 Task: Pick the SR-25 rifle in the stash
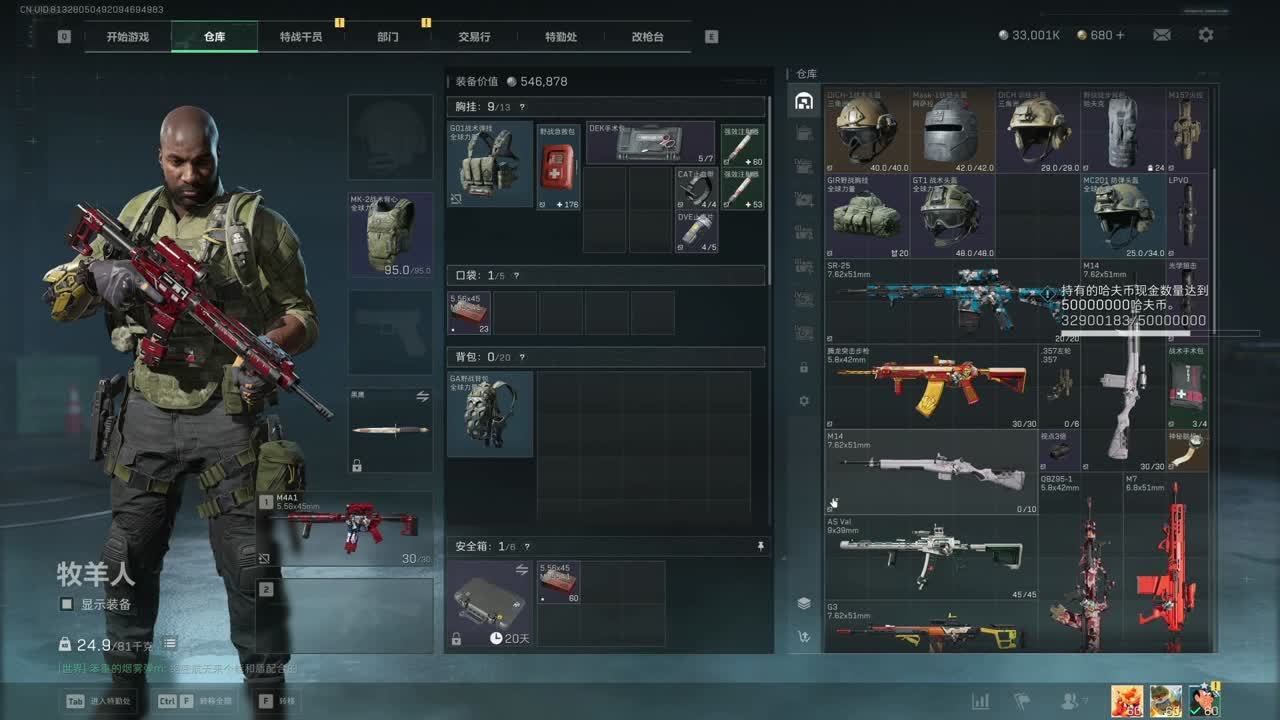[x=930, y=300]
